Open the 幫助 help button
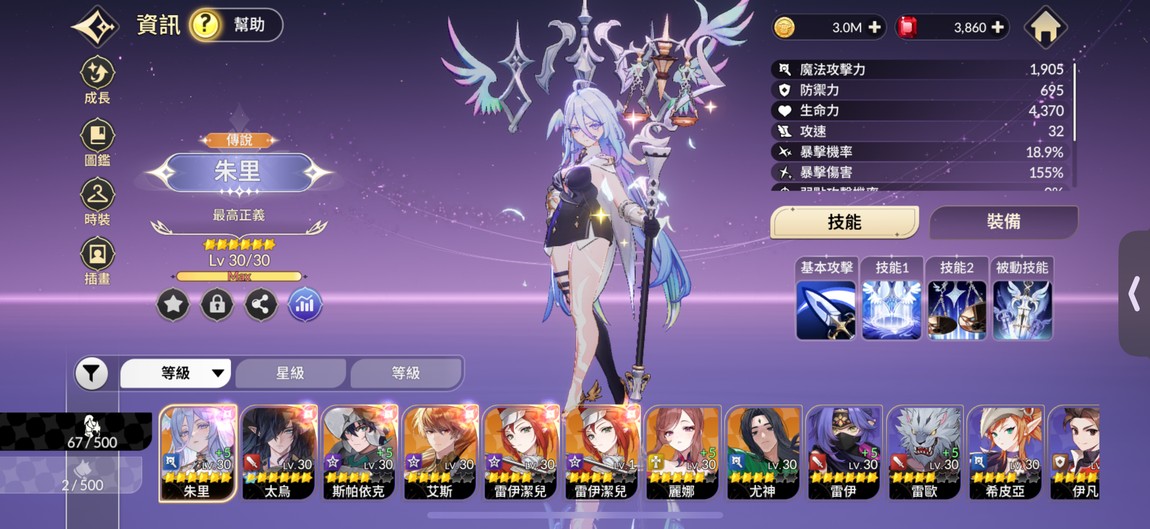 (235, 25)
